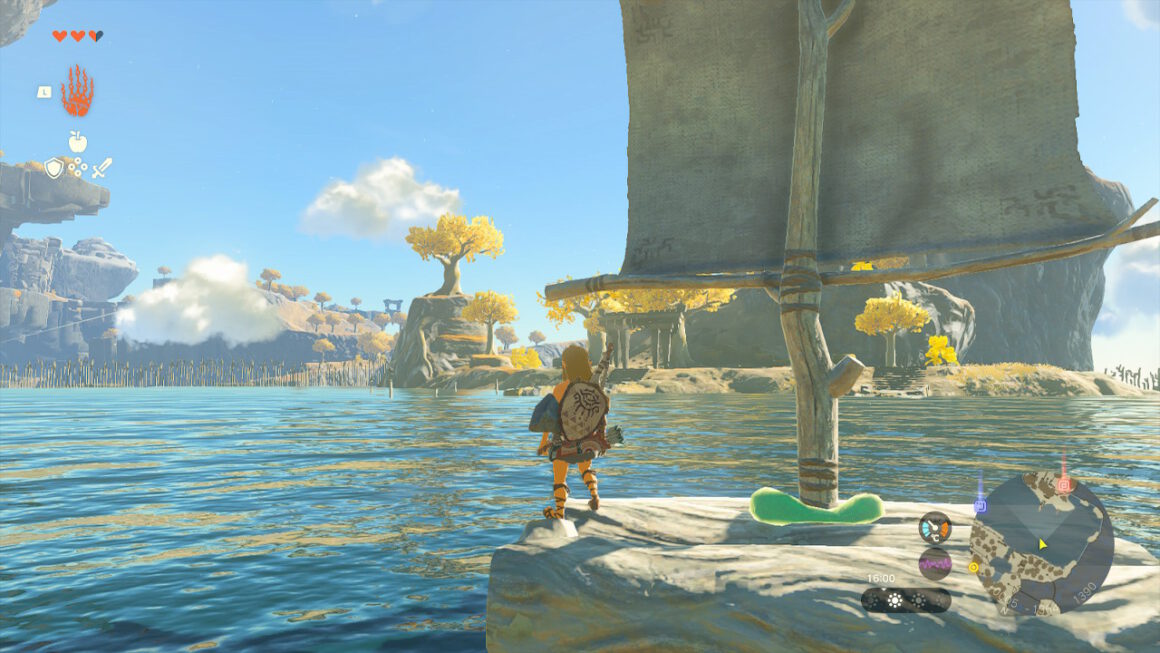Screen dimensions: 1160x653
Task: Activate the orange Ultrahand ability icon
Action: [x=77, y=91]
